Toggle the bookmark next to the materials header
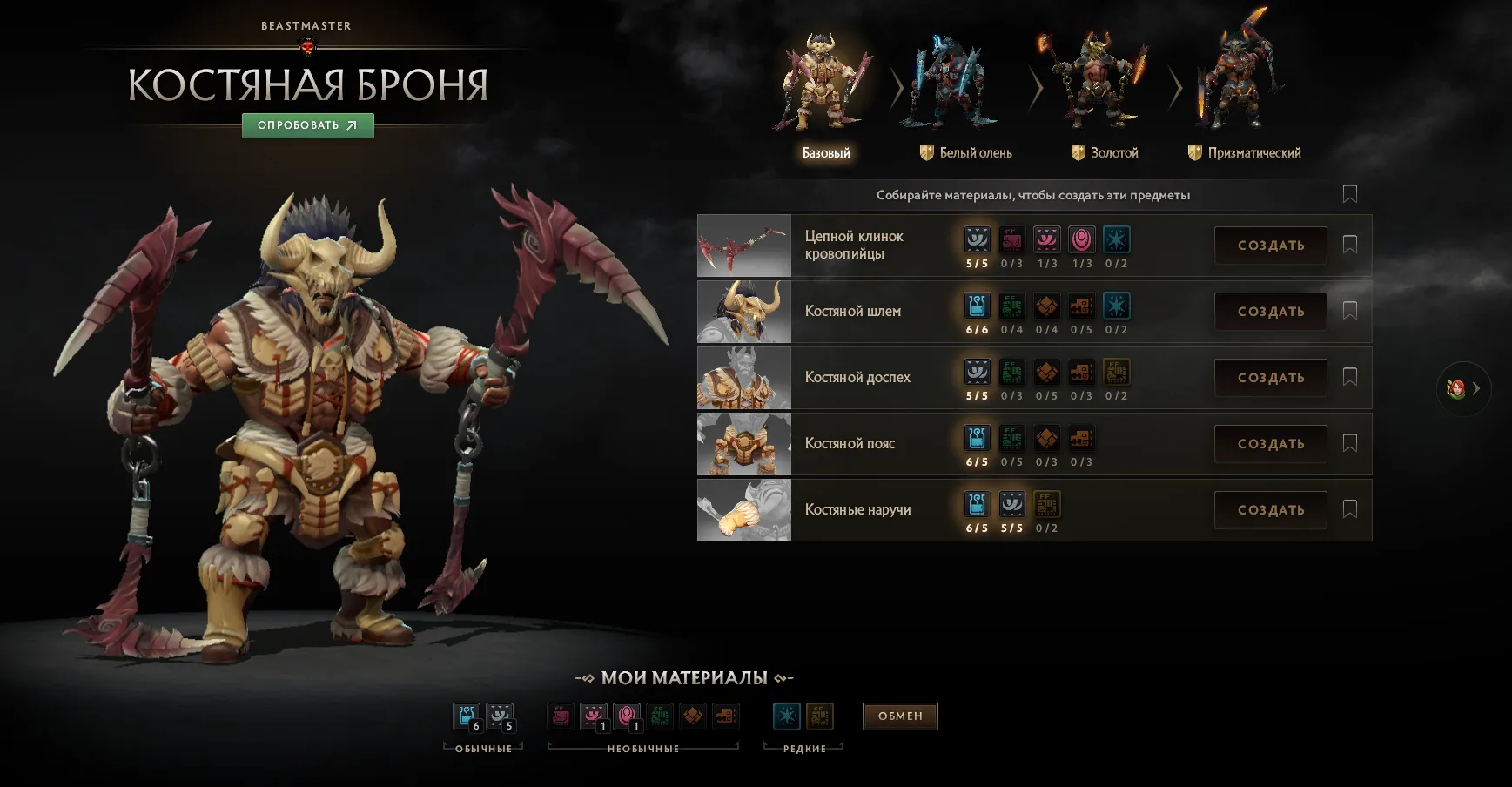1512x787 pixels. click(x=1349, y=193)
